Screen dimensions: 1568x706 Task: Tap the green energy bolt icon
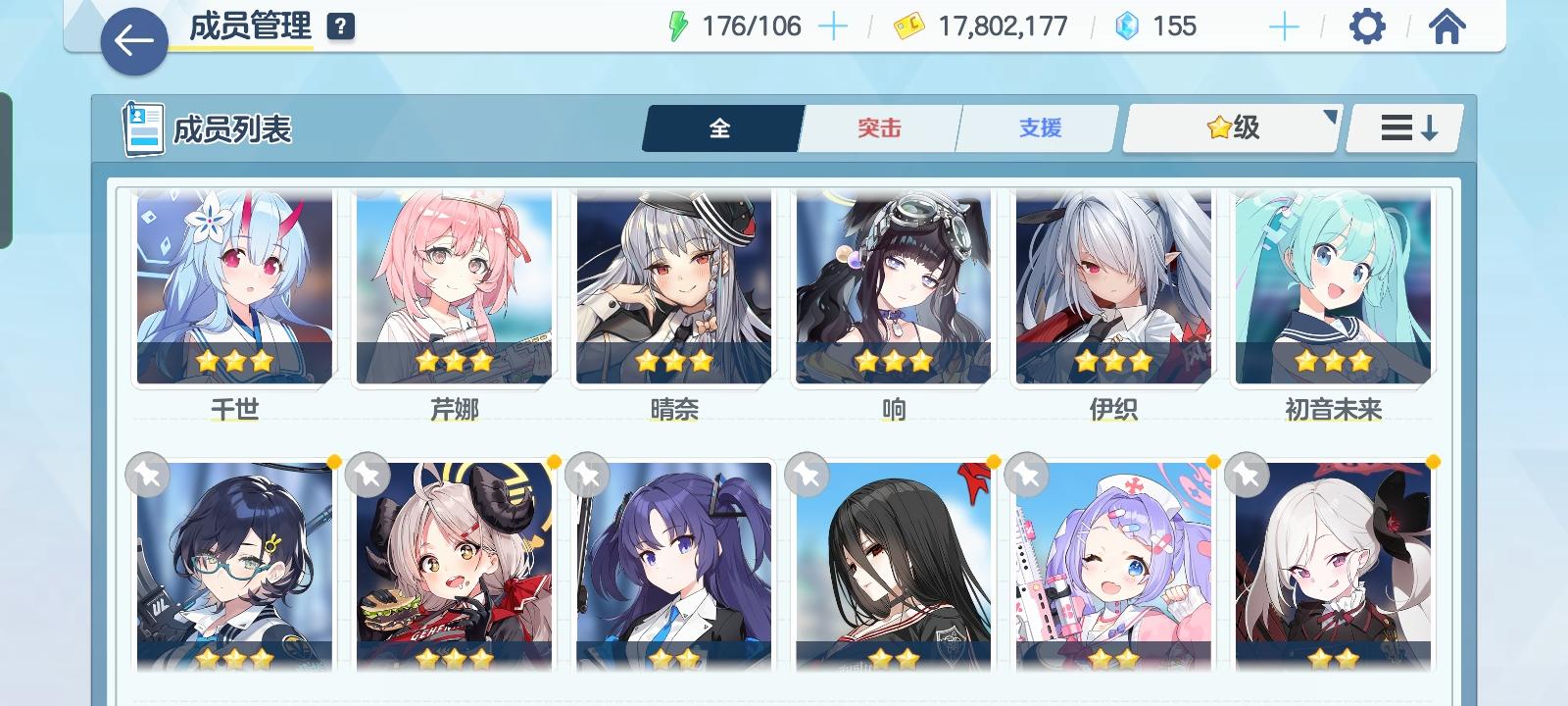[678, 26]
